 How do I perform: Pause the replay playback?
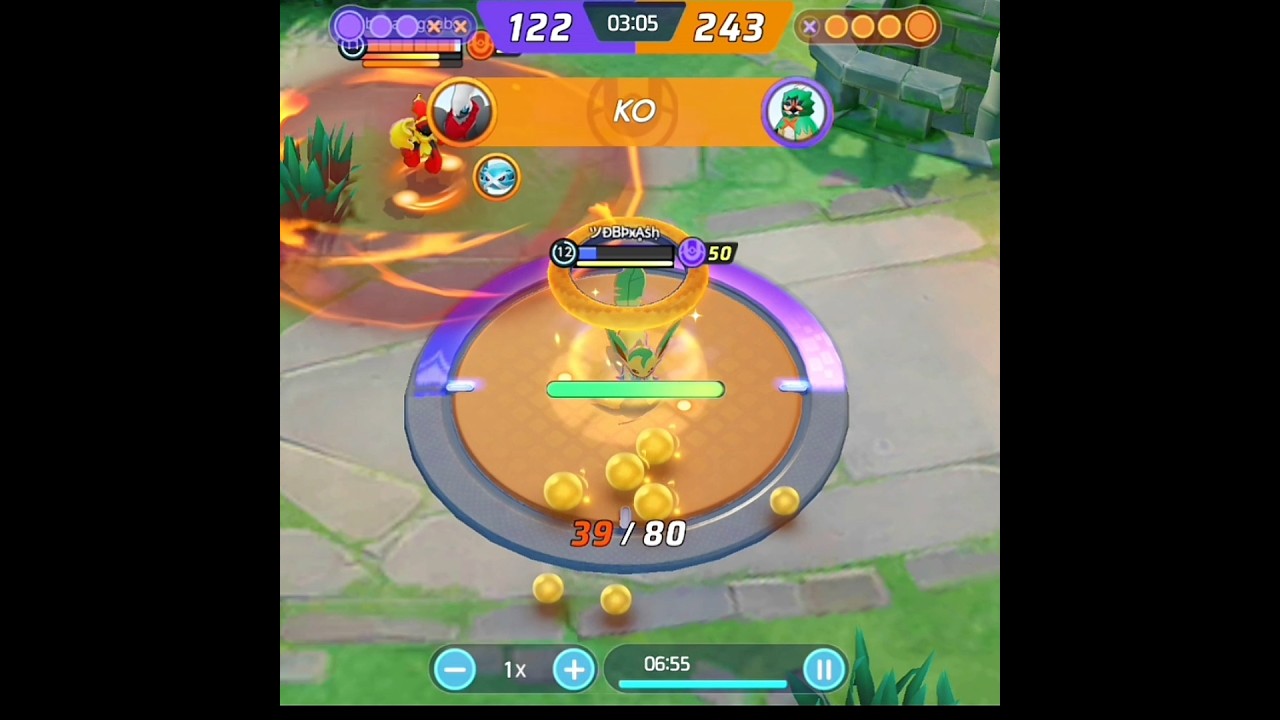click(824, 669)
